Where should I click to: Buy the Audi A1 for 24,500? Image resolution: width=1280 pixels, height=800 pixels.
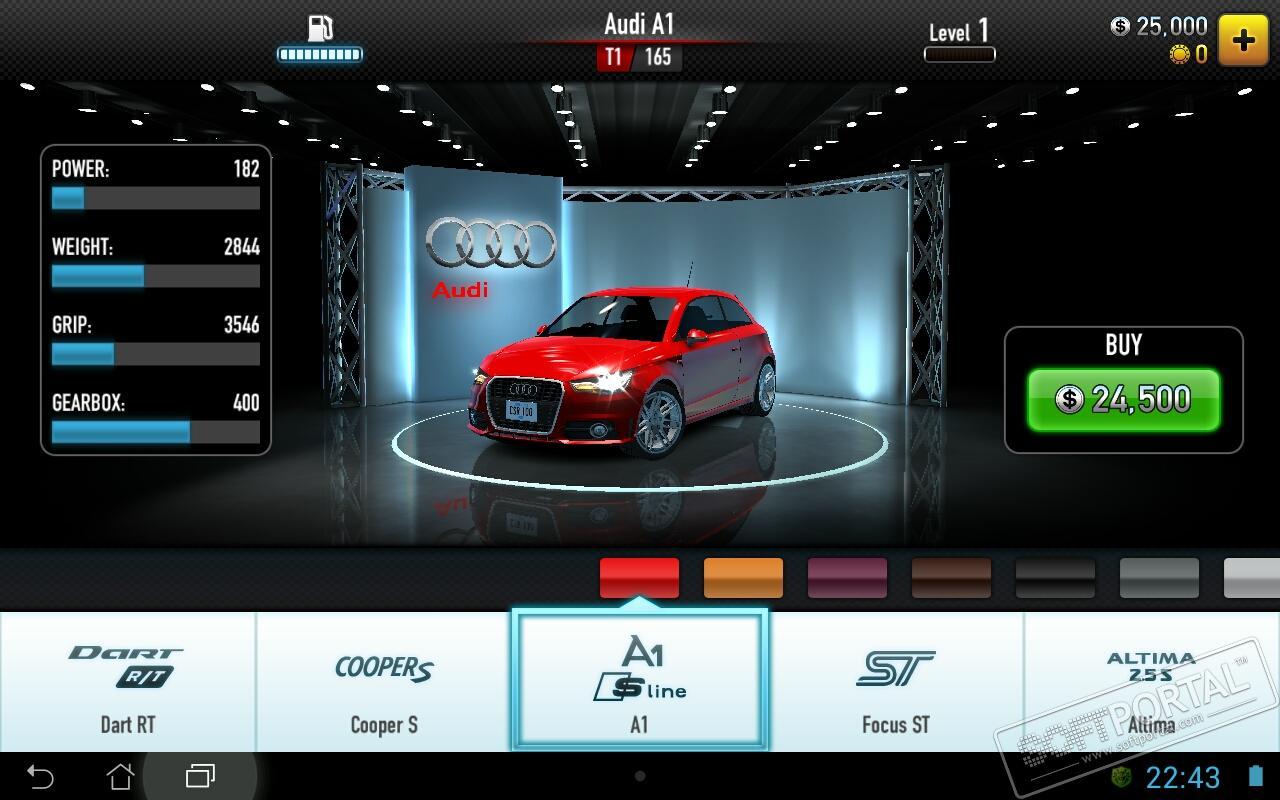1123,399
